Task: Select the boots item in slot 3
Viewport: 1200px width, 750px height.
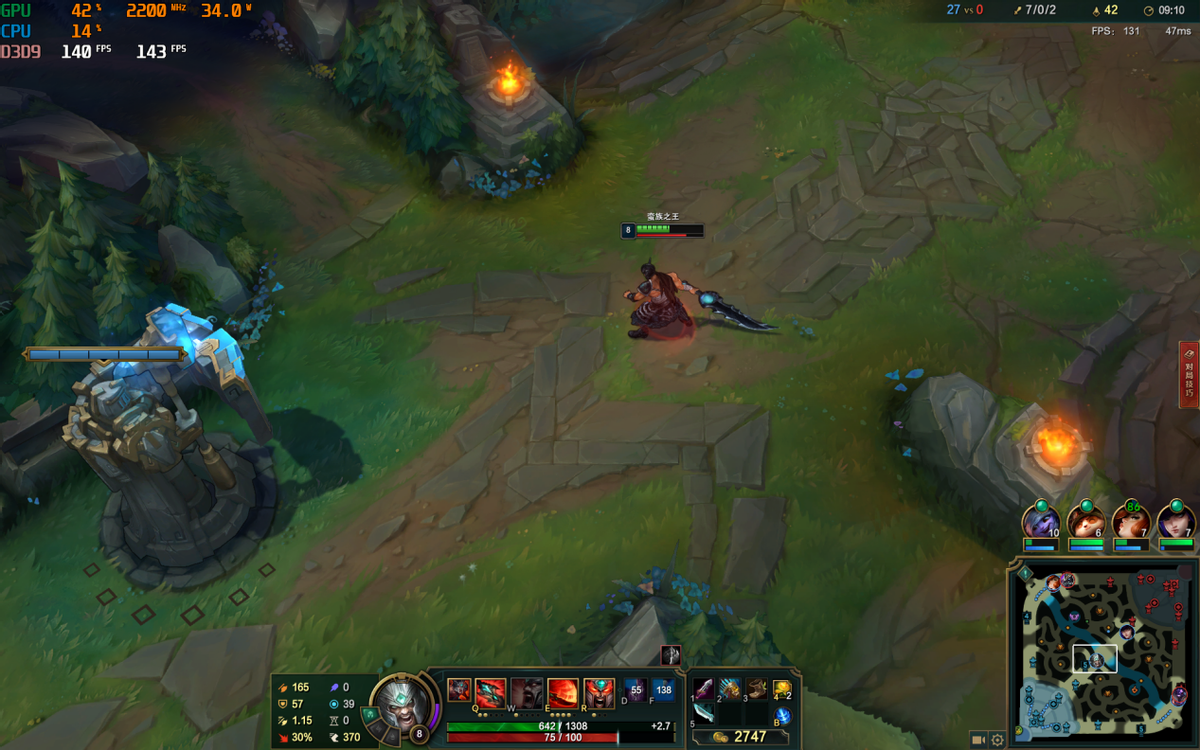Action: point(756,689)
